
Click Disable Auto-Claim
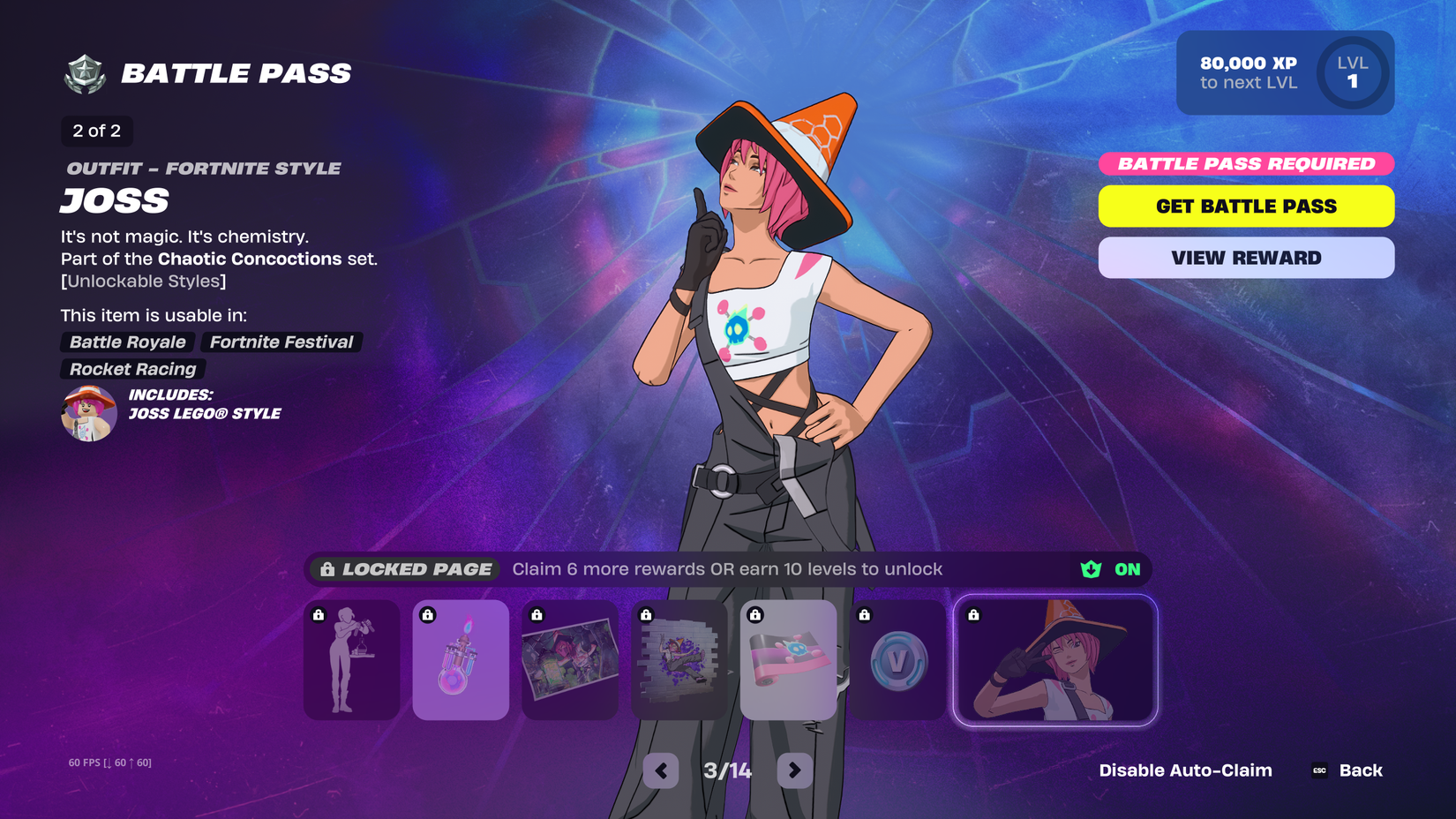[1185, 770]
